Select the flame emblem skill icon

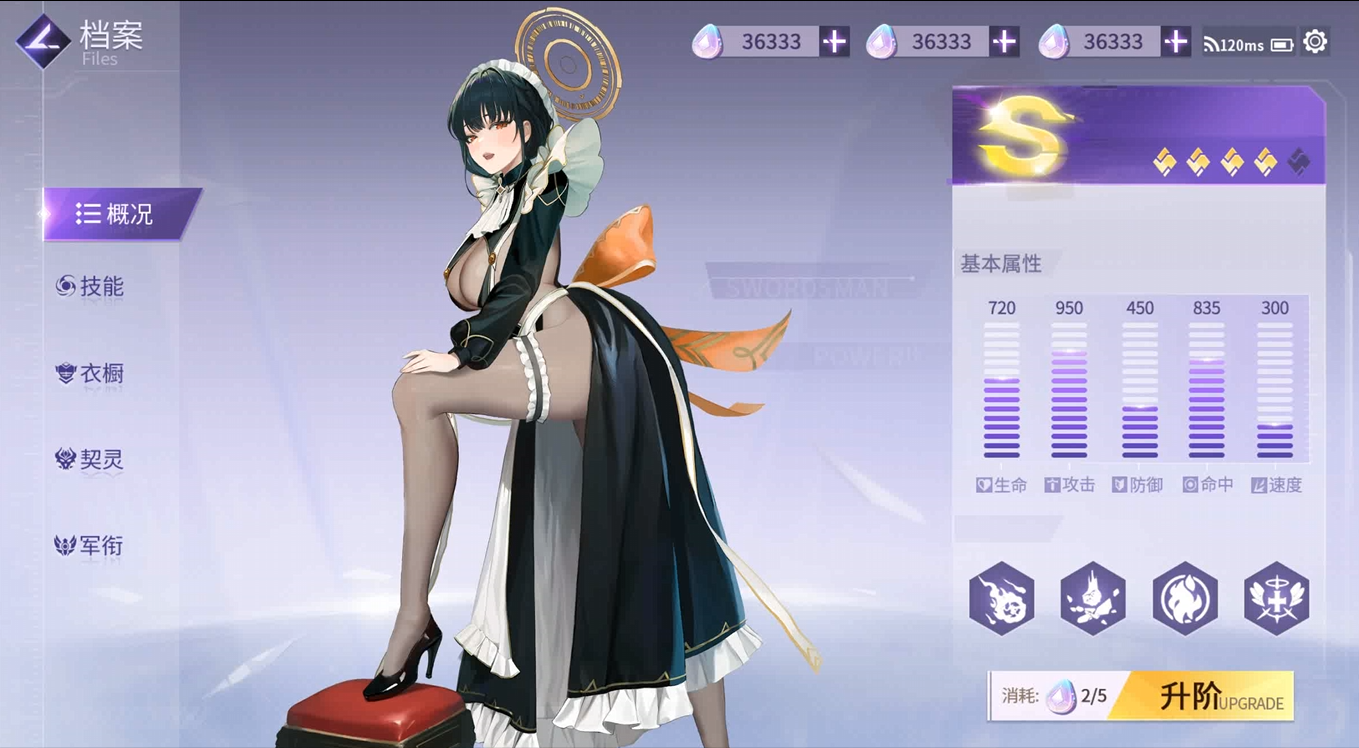(1185, 598)
